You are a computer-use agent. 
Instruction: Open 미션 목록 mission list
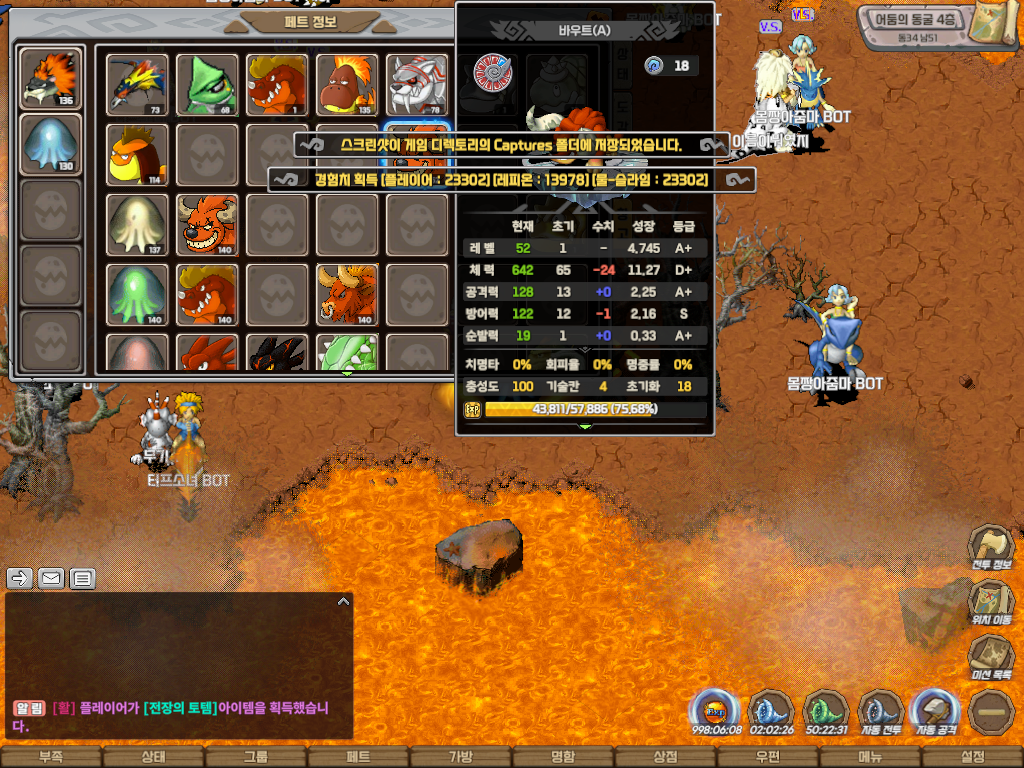pyautogui.click(x=990, y=658)
